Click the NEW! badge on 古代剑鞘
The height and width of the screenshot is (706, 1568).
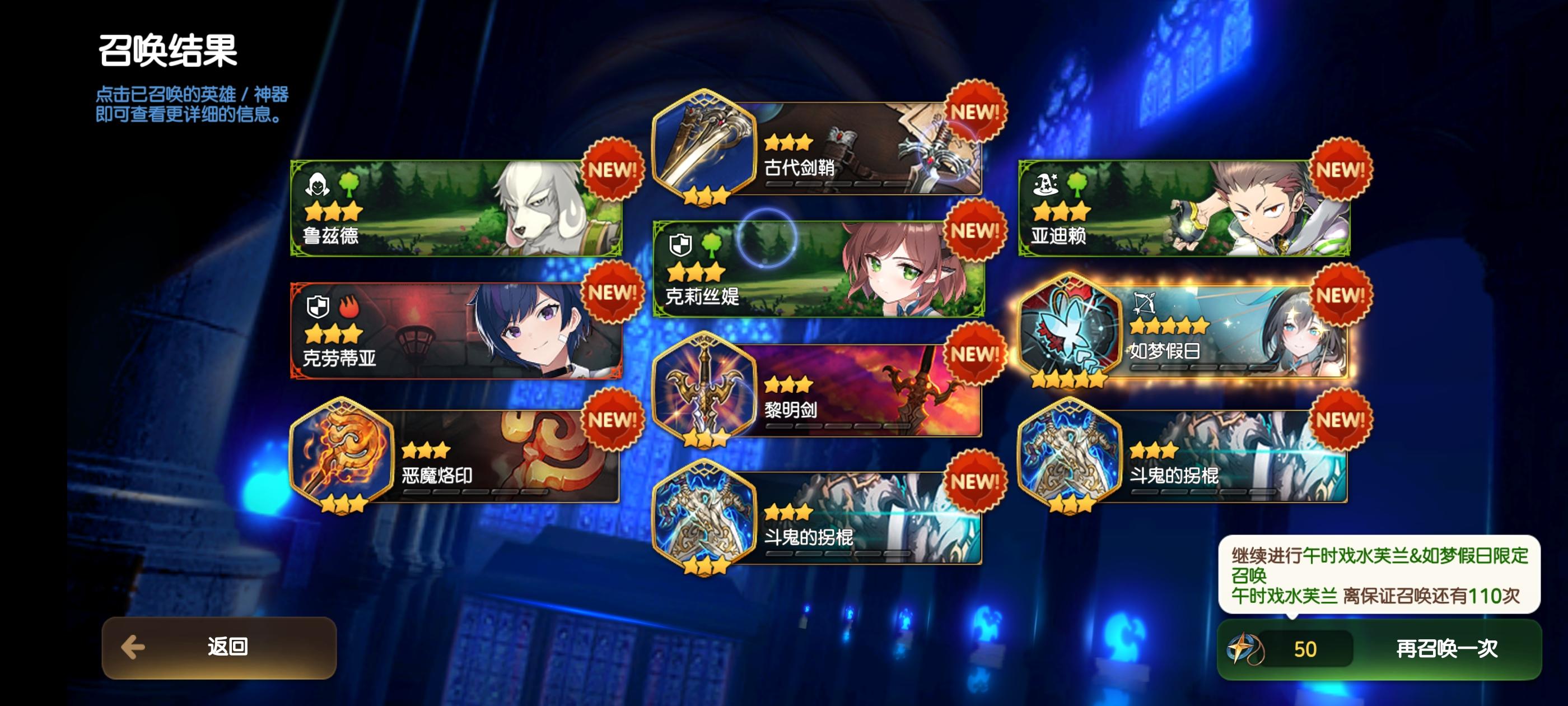974,113
